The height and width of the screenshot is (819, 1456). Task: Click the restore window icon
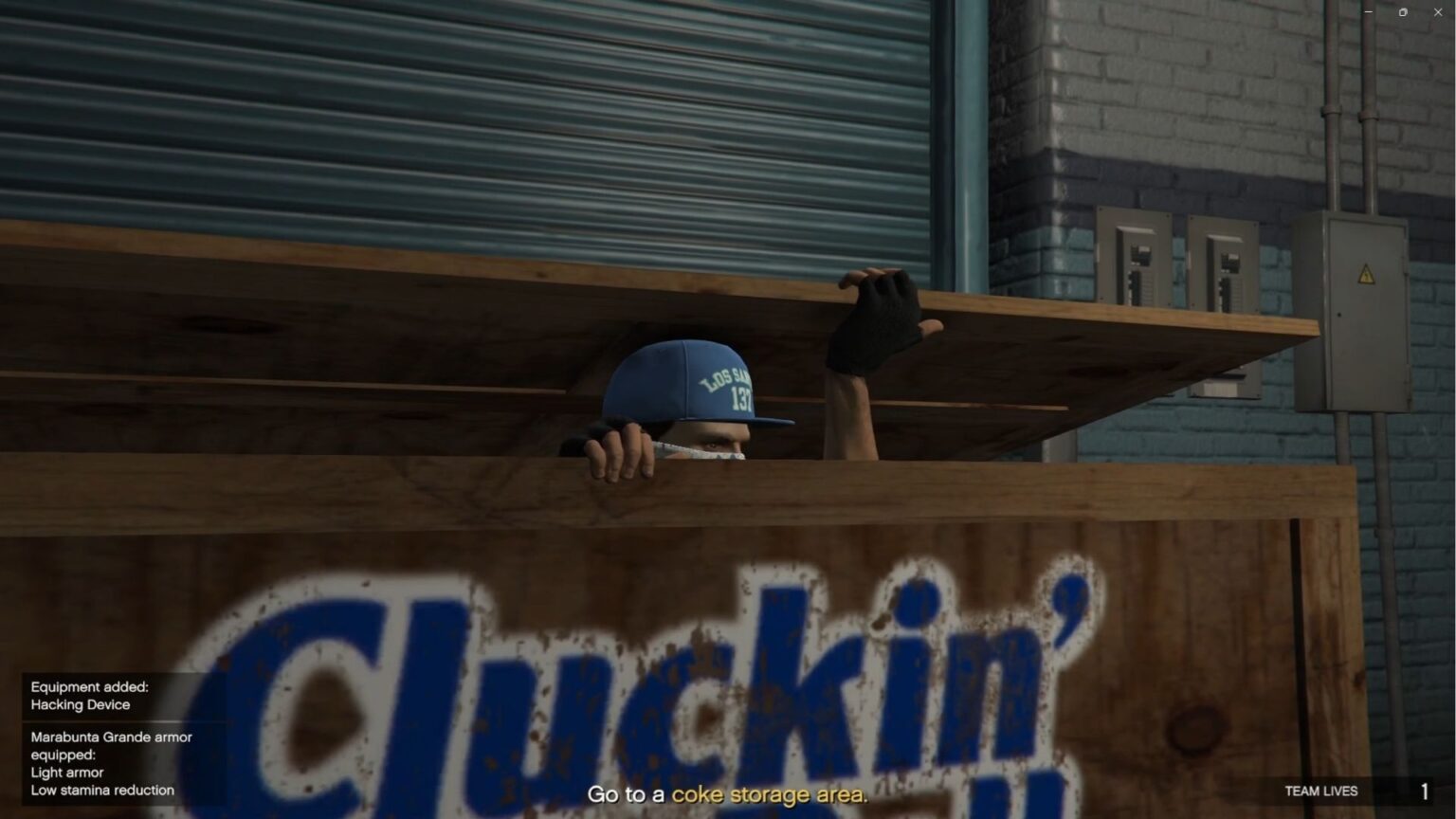[1404, 12]
